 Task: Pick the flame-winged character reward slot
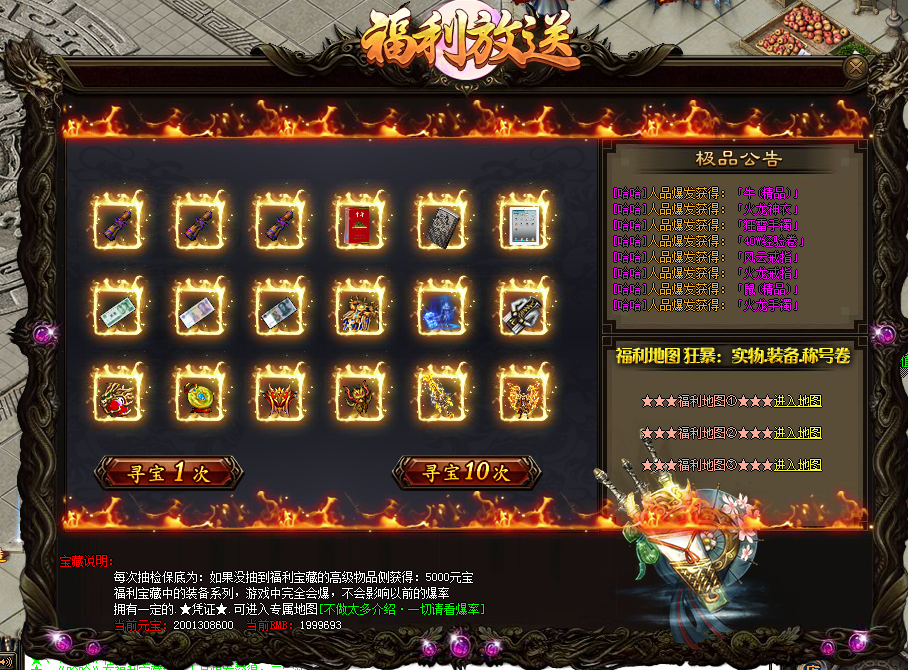[x=523, y=394]
